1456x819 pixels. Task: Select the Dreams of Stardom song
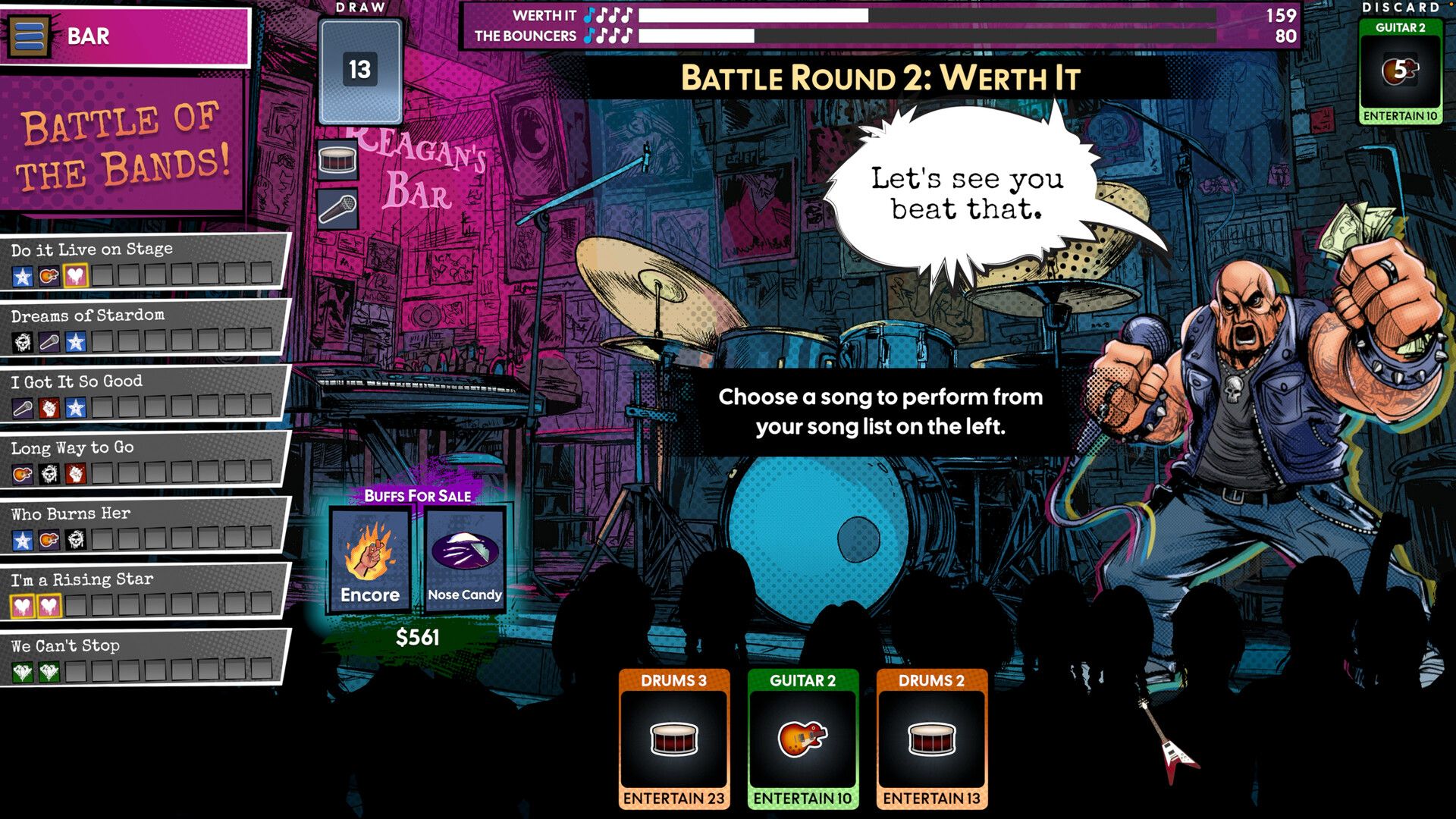point(143,327)
